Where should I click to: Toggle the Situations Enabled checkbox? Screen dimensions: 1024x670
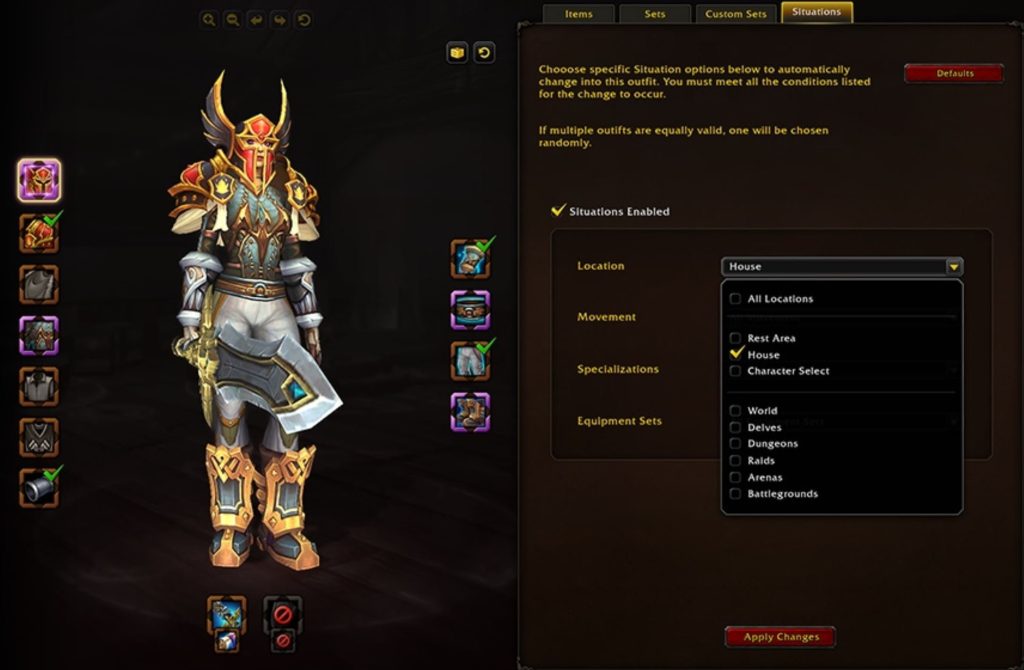[x=559, y=211]
